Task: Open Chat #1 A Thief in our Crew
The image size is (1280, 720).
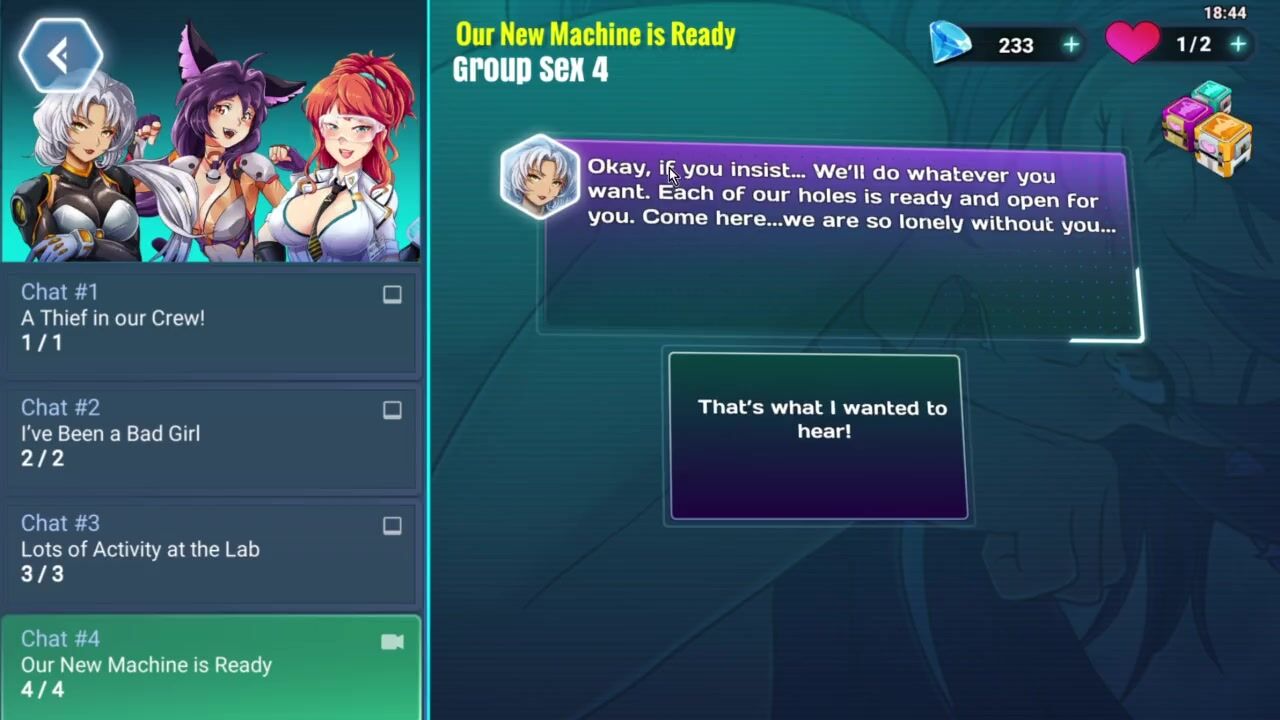Action: 210,318
